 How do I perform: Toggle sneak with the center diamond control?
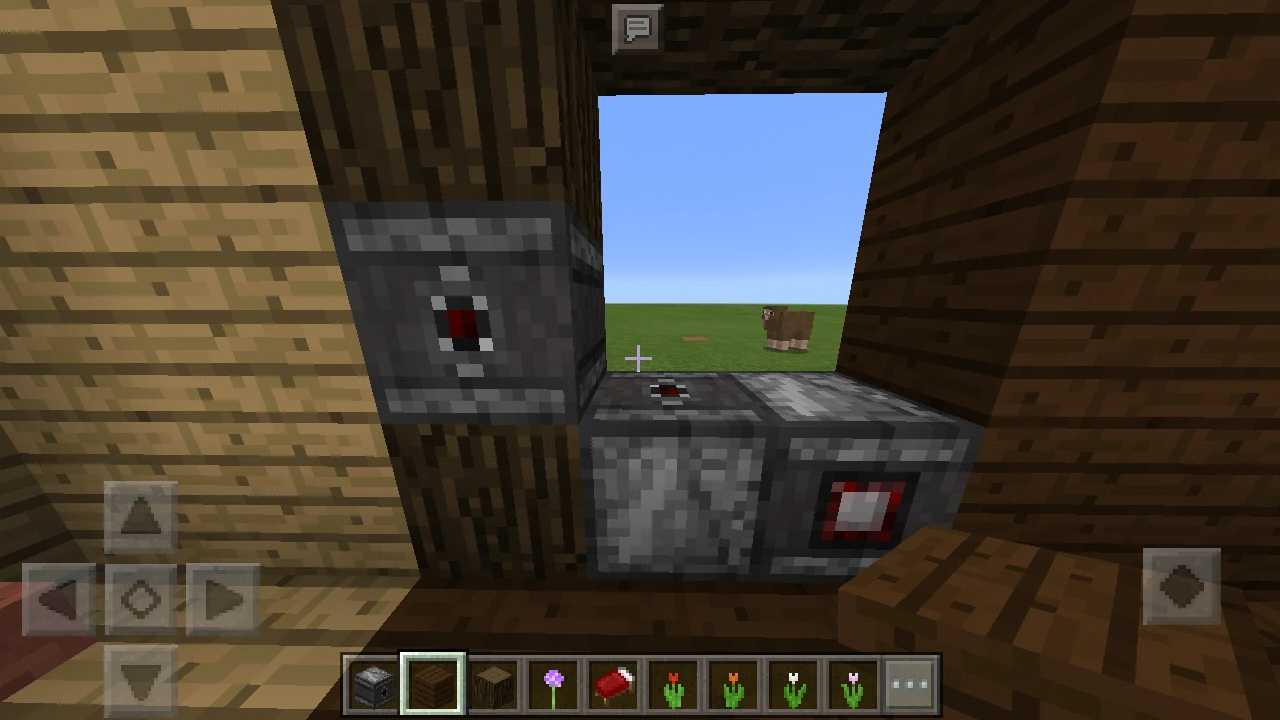(143, 598)
